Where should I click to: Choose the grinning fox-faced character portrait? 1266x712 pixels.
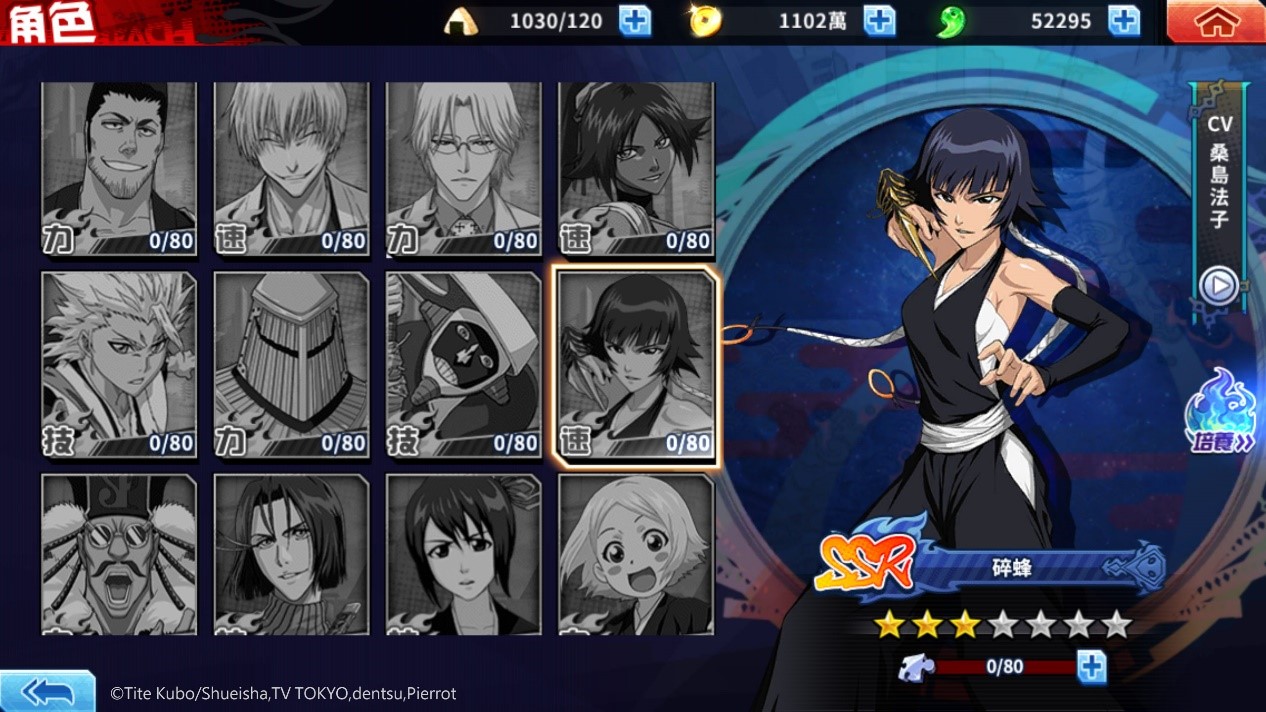coord(291,169)
